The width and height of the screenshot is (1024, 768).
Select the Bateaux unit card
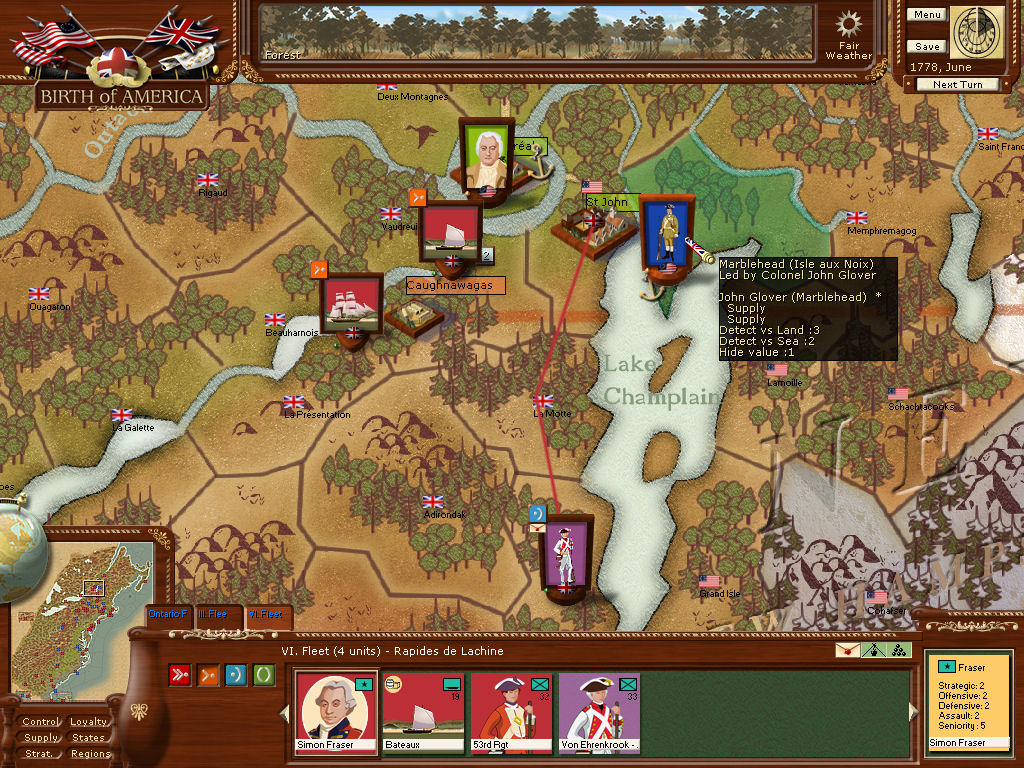(423, 711)
